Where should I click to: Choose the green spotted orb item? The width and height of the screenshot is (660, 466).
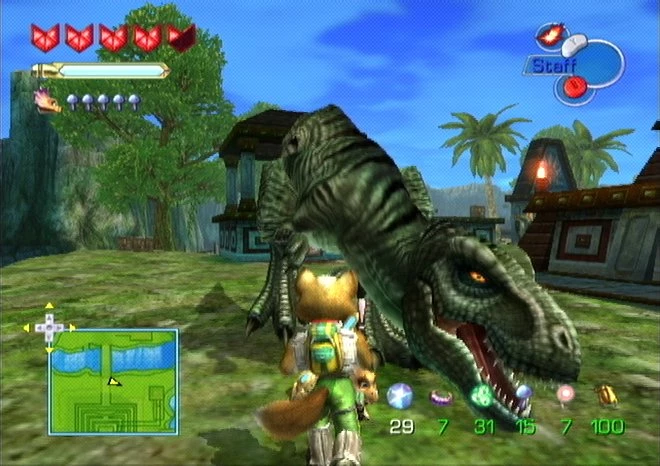[483, 395]
